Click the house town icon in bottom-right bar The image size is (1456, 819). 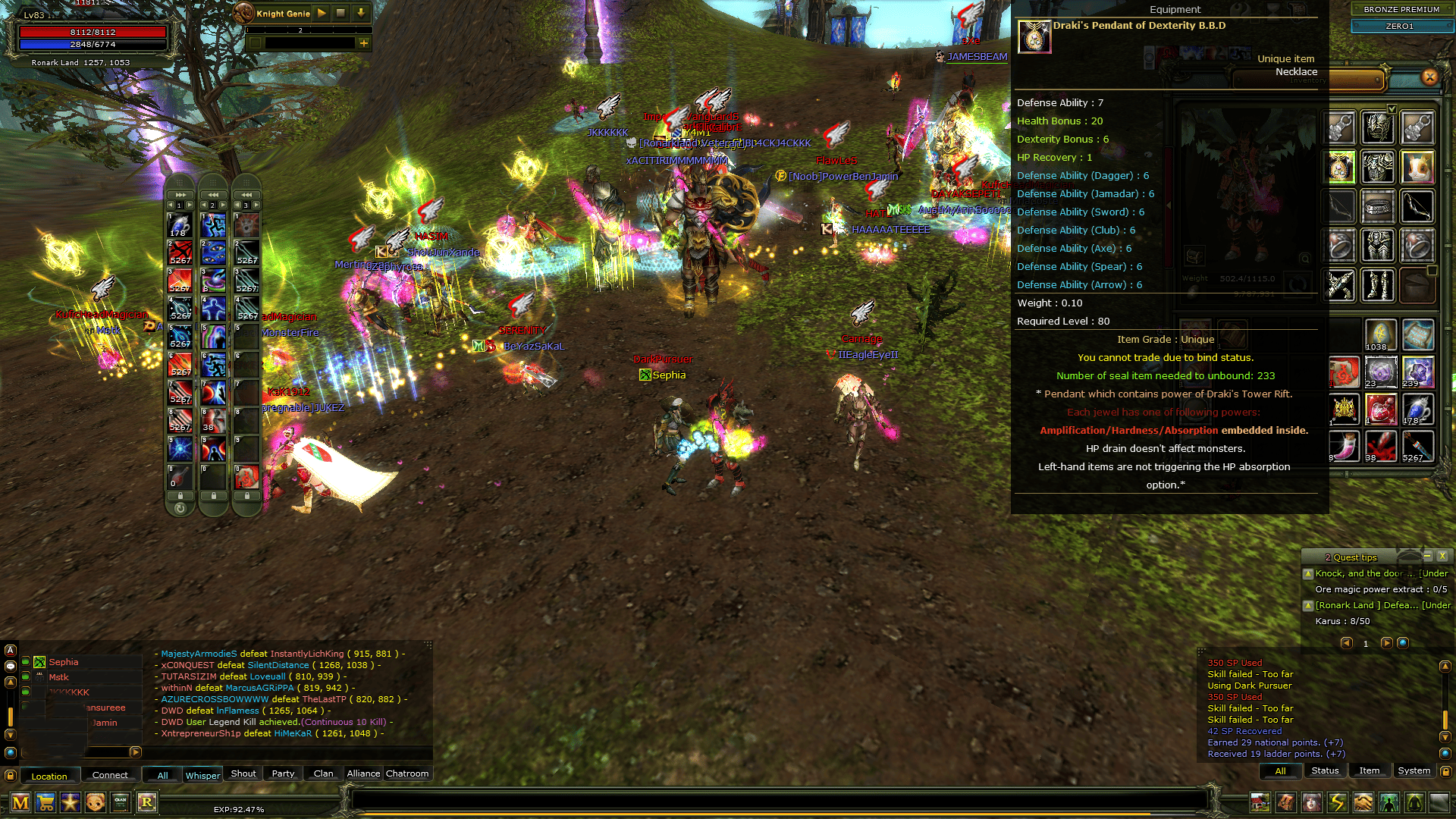1260,802
